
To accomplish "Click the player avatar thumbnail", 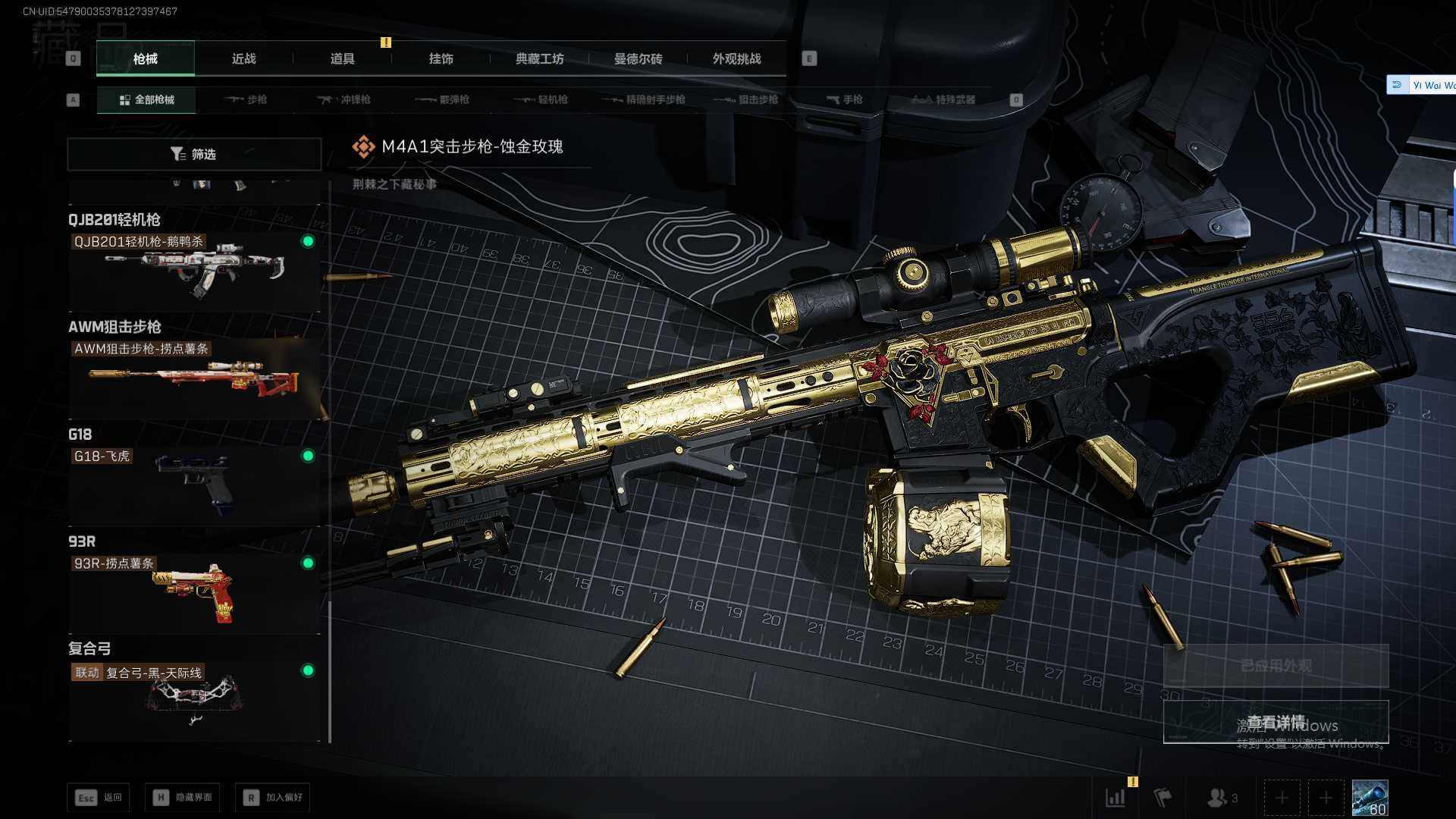I will [x=1370, y=798].
